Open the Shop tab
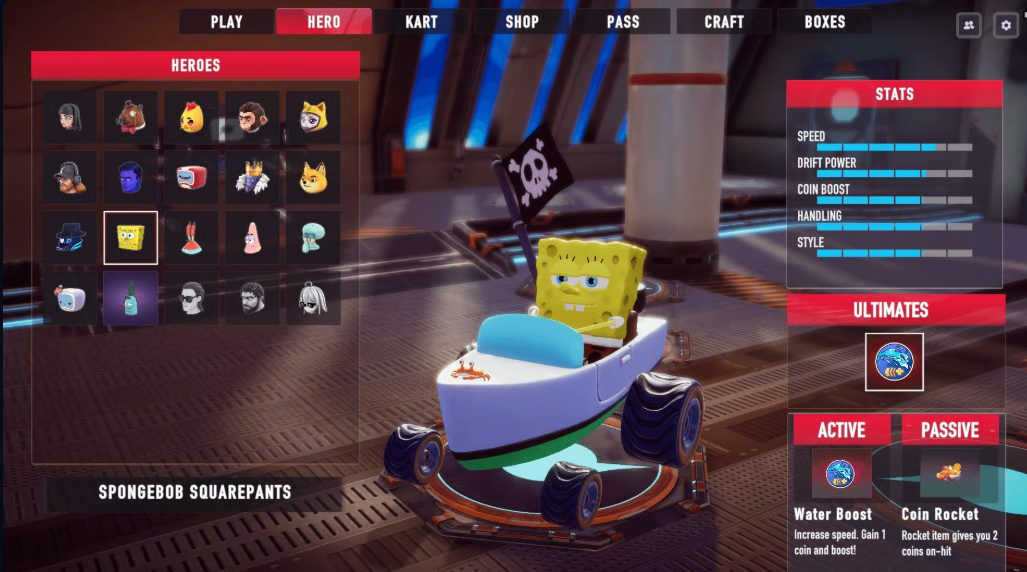 [521, 21]
